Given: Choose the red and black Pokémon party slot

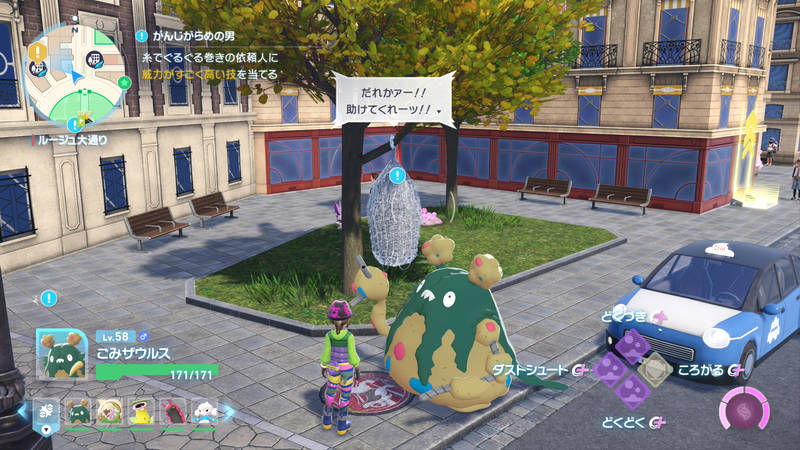Looking at the screenshot, I should coord(172,410).
